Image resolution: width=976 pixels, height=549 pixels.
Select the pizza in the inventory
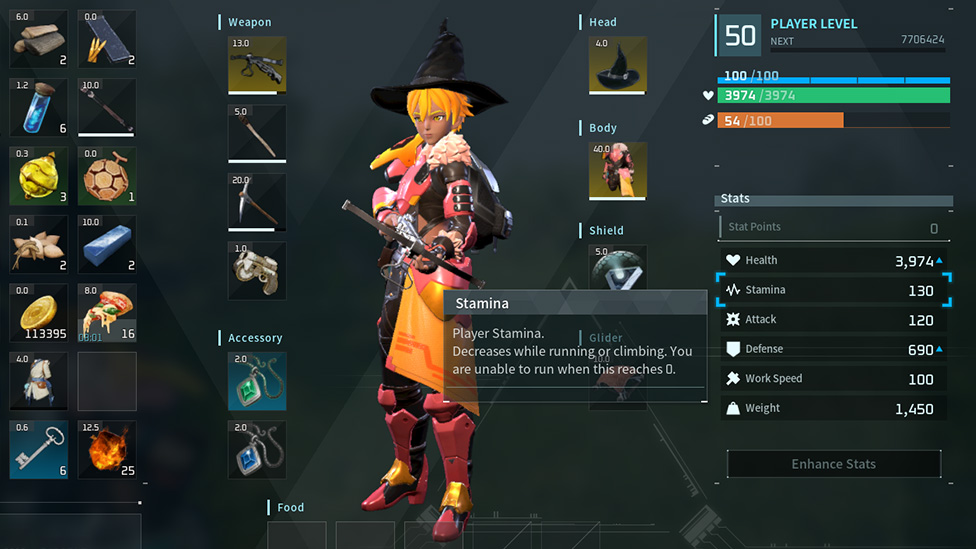107,313
